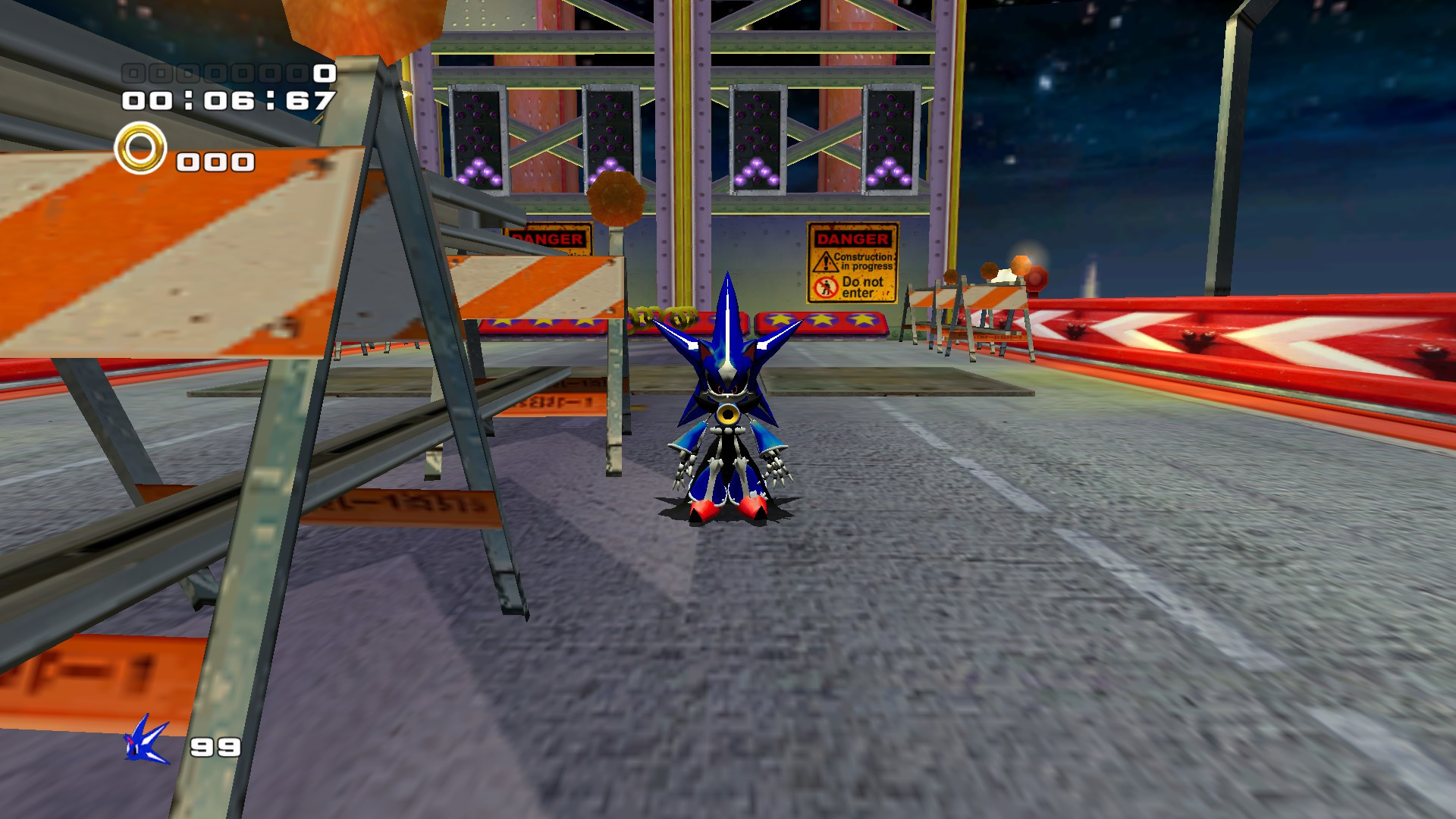Image resolution: width=1456 pixels, height=819 pixels.
Task: Click the score counter boxes
Action: [220, 74]
